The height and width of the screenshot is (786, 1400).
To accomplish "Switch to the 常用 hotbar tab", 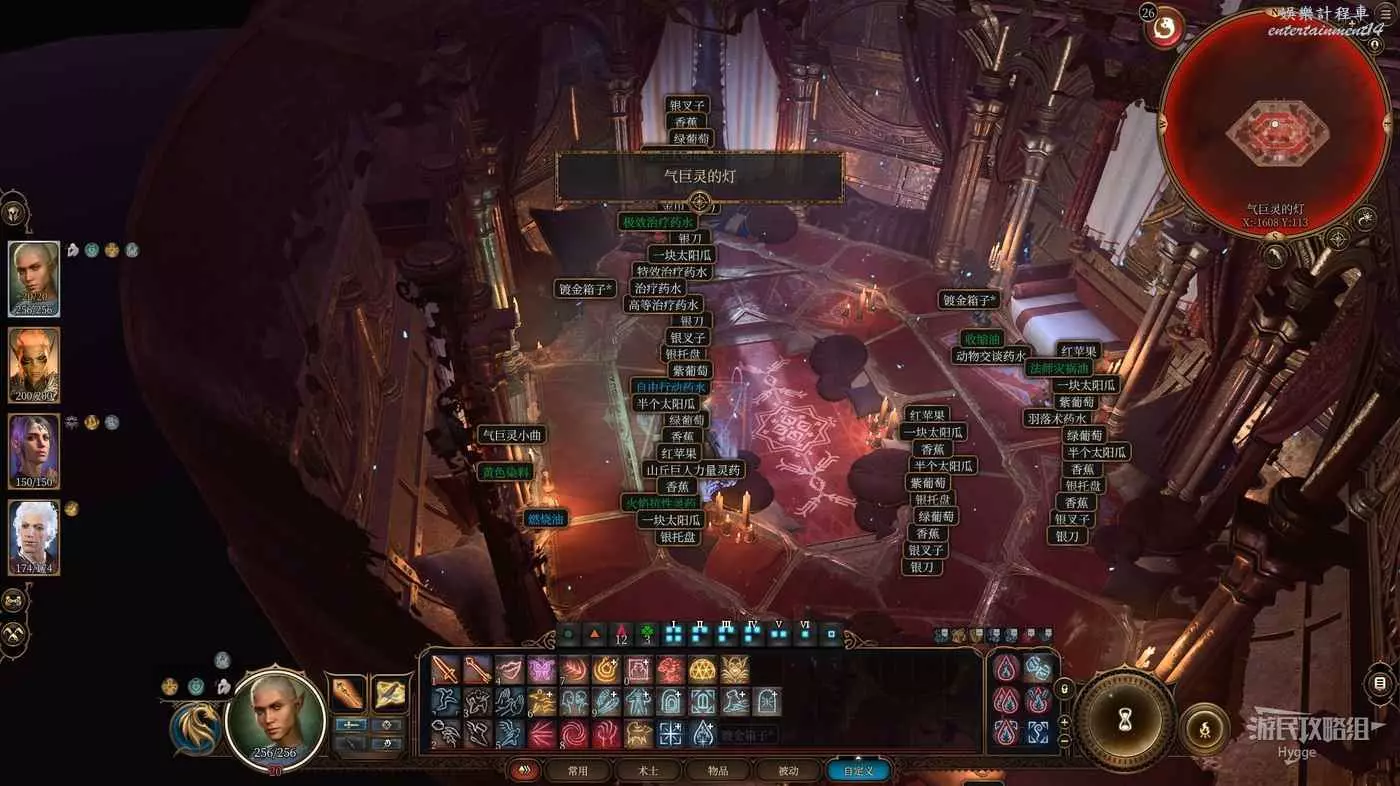I will tap(578, 771).
